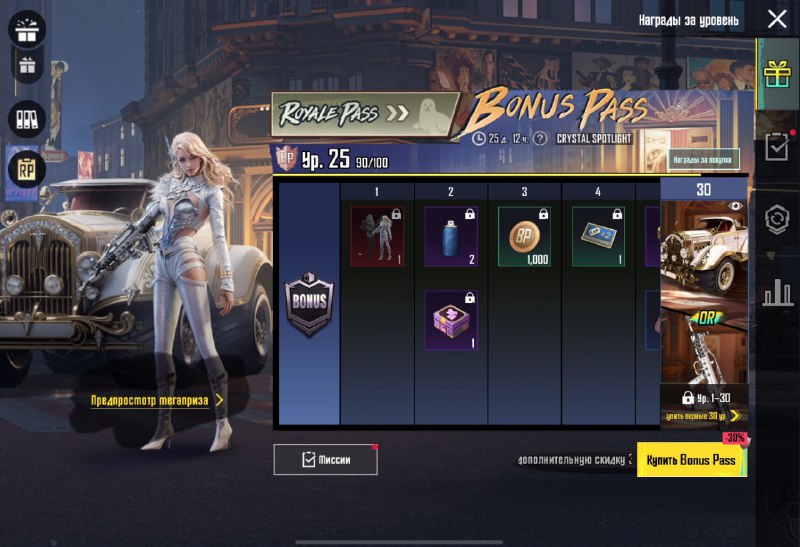
Task: Buy the Bonus Pass
Action: click(x=691, y=459)
